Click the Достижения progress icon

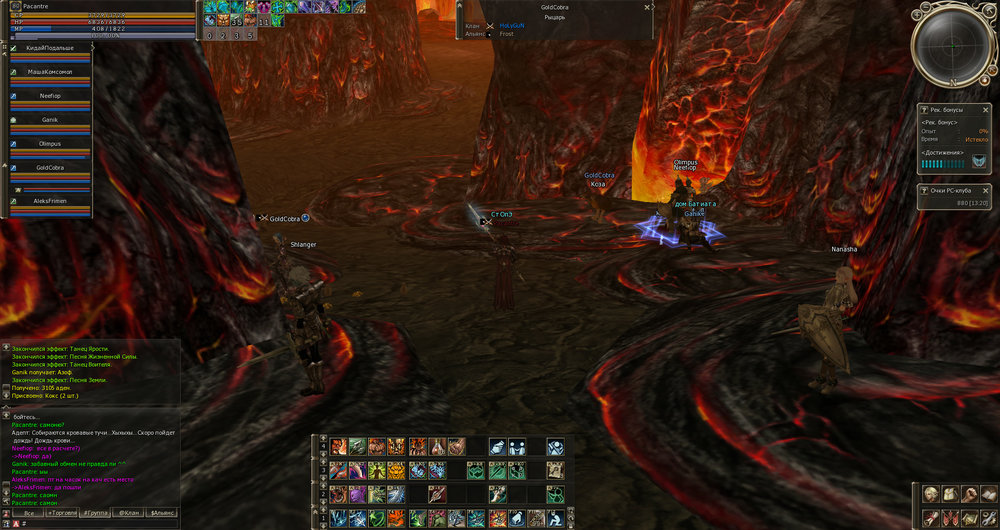[979, 162]
